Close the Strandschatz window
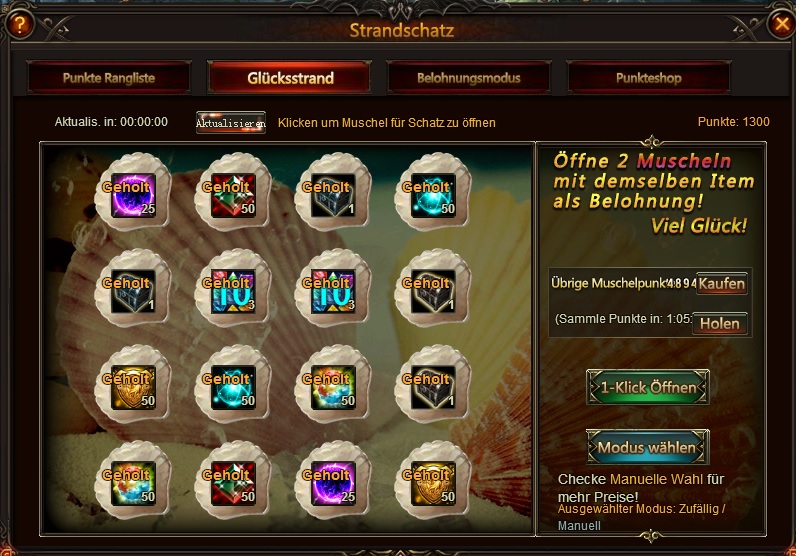Image resolution: width=796 pixels, height=556 pixels. click(x=781, y=25)
